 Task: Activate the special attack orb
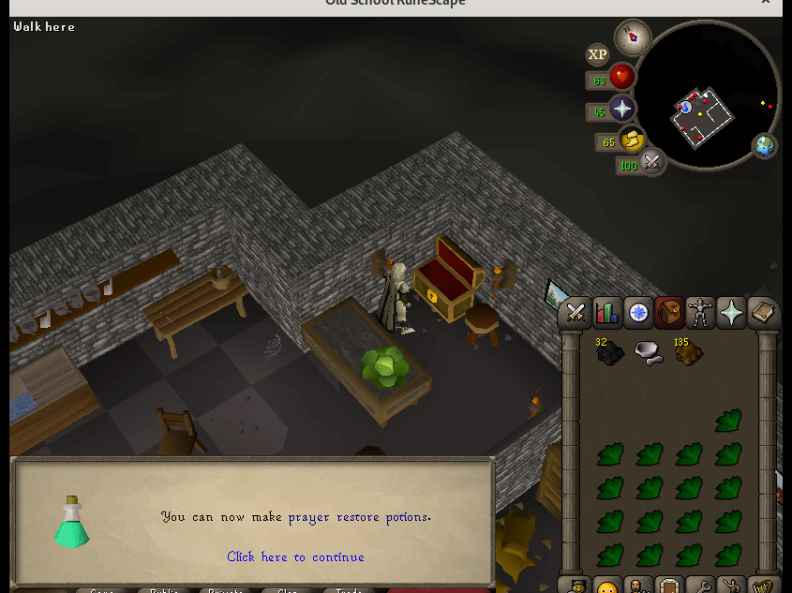coord(651,161)
